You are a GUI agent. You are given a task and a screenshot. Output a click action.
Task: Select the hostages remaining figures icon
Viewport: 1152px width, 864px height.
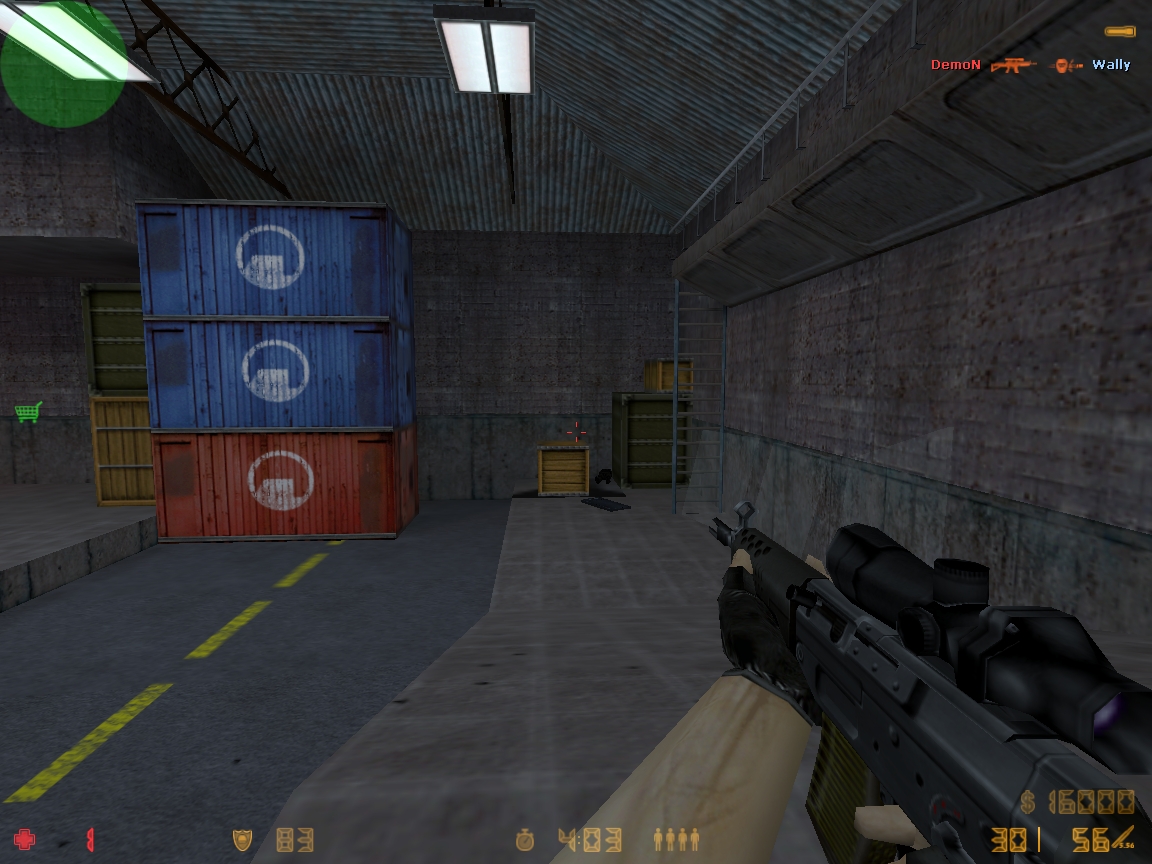pyautogui.click(x=676, y=839)
